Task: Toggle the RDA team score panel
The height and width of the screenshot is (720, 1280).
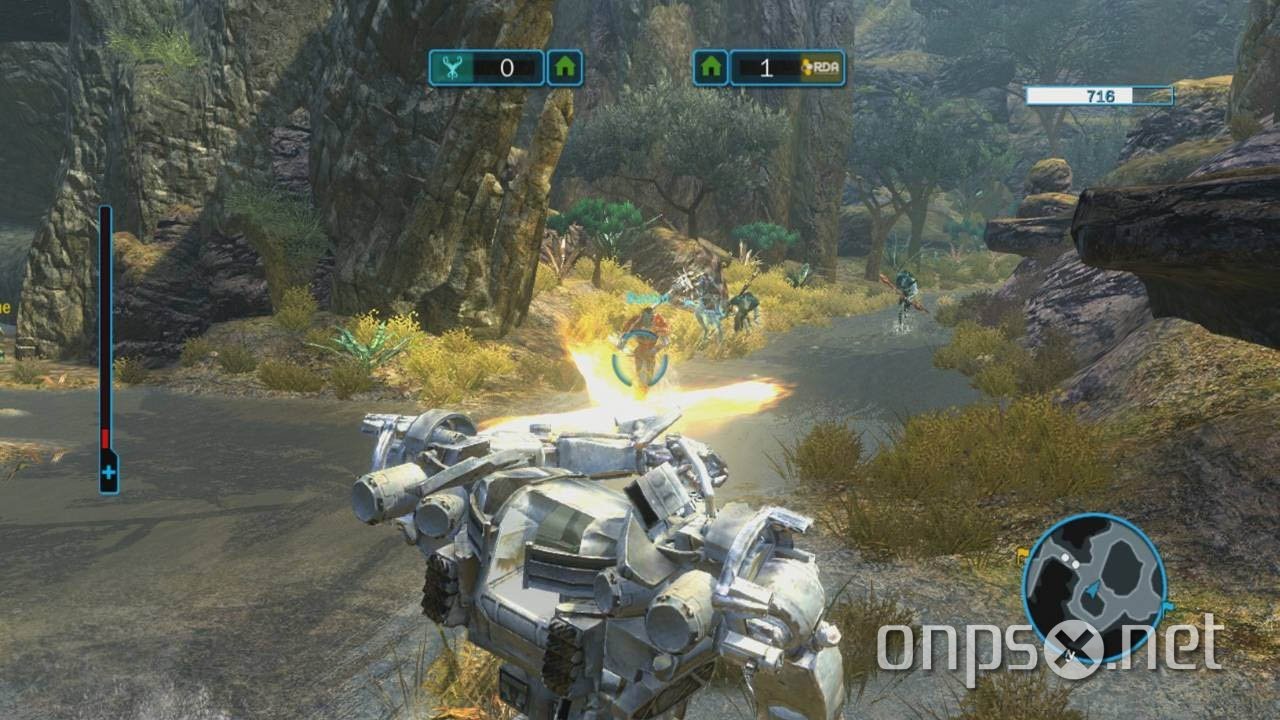Action: click(x=785, y=67)
